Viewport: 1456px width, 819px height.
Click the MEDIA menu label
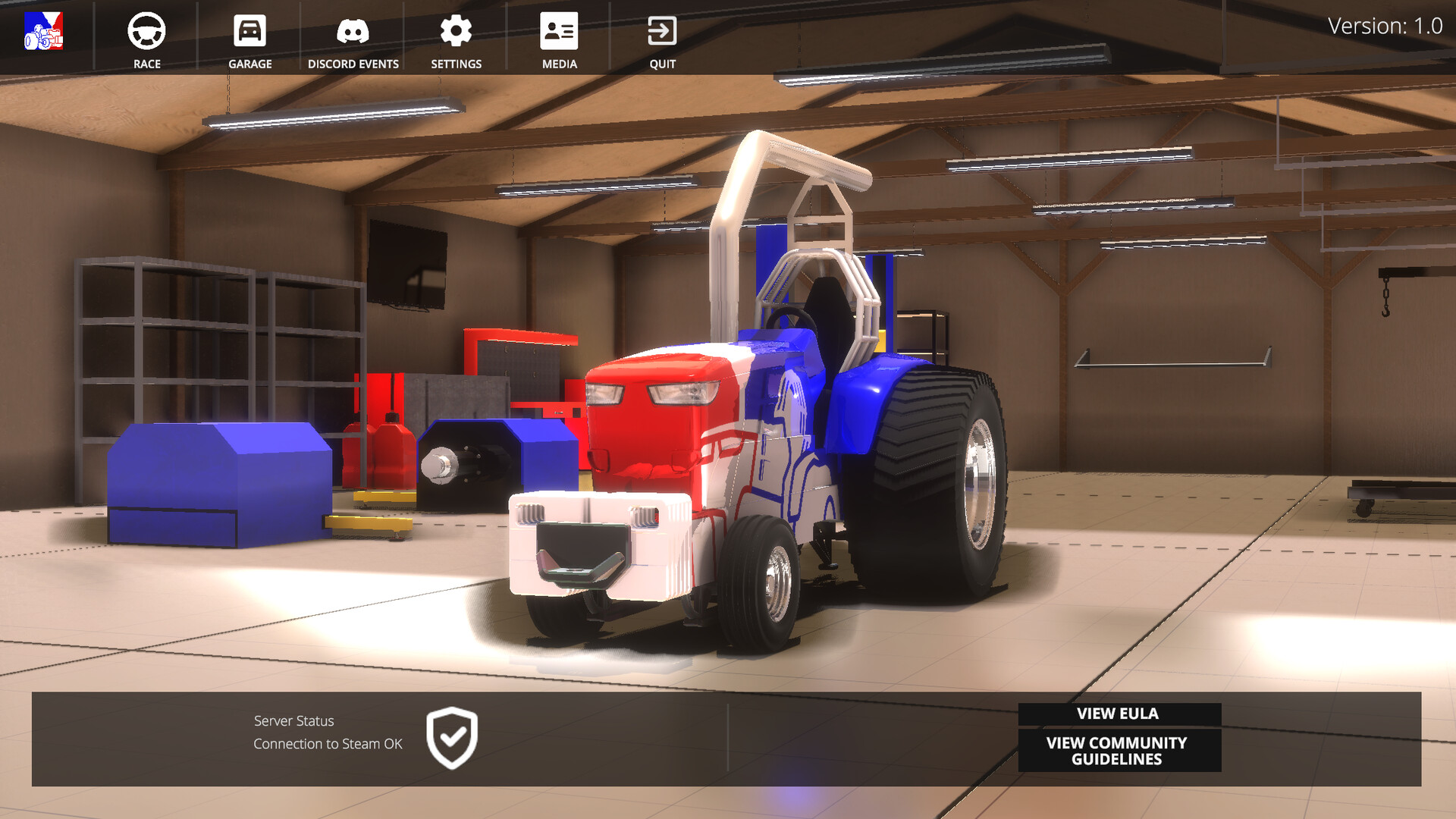(x=559, y=64)
